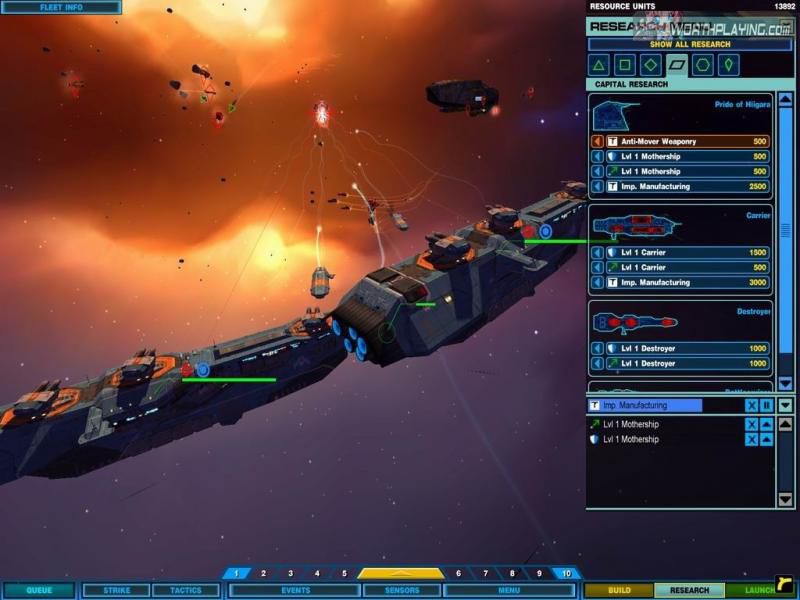The width and height of the screenshot is (800, 600).
Task: Click the Show All Research button
Action: [675, 45]
